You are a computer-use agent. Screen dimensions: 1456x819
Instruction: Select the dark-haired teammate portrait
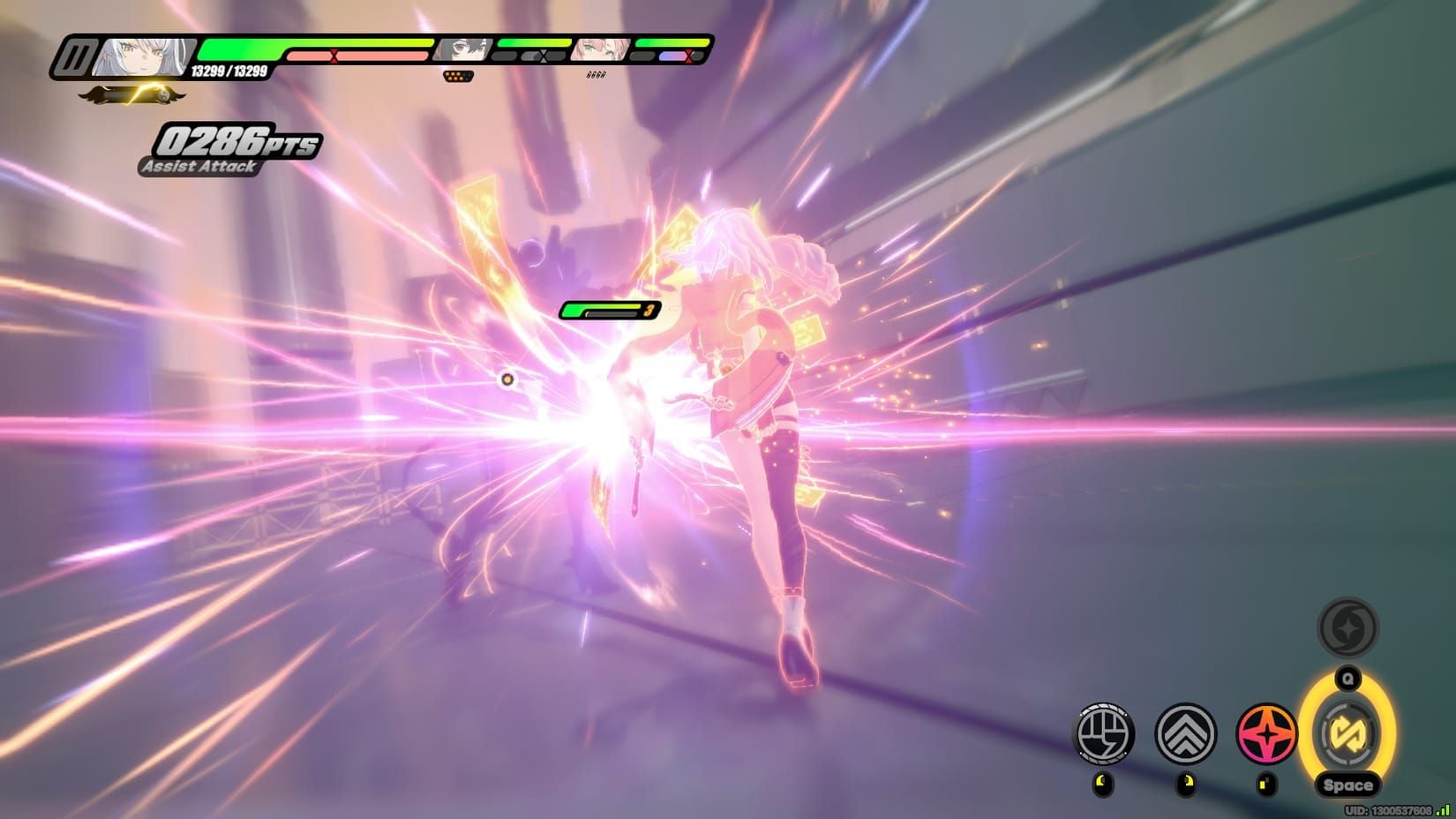click(462, 49)
